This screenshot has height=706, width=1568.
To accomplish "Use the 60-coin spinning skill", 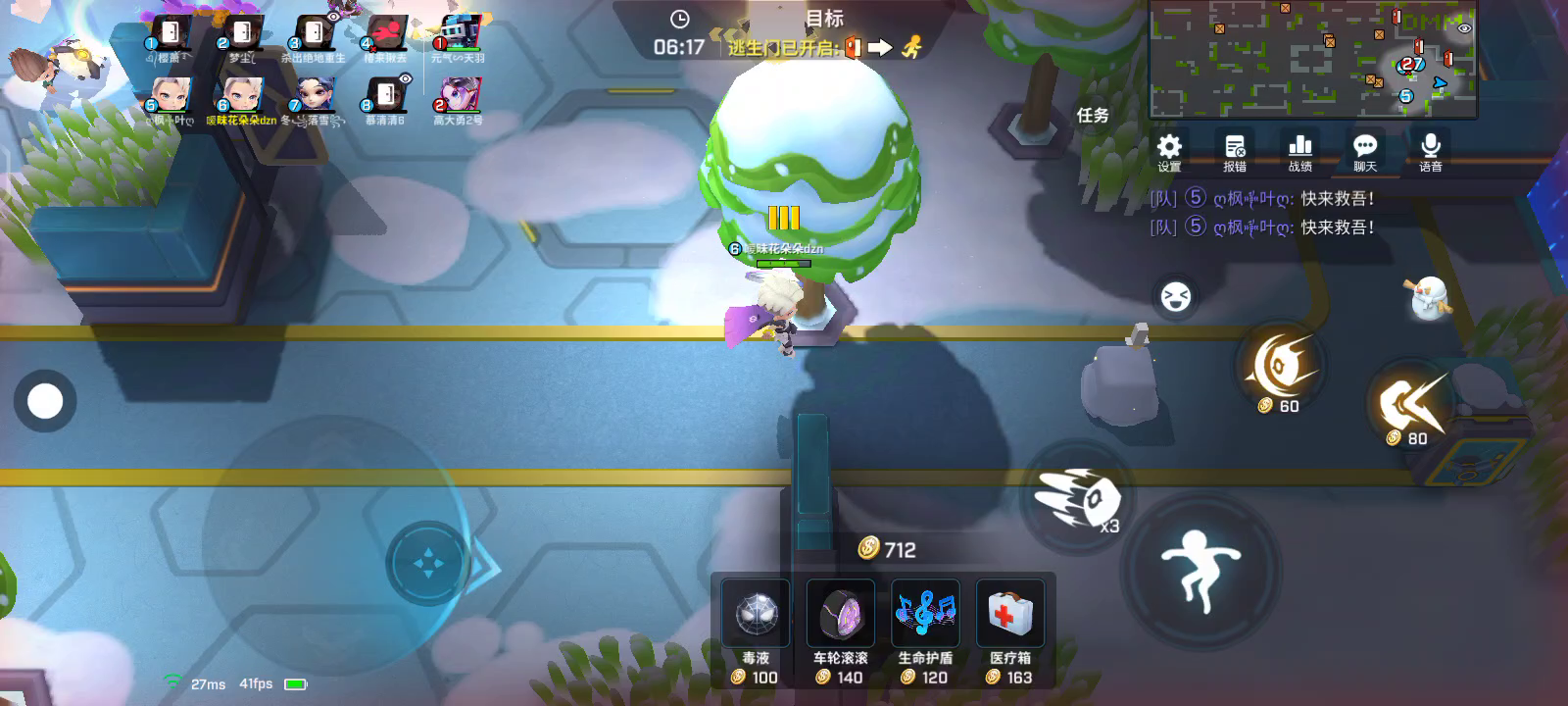I will (1279, 369).
